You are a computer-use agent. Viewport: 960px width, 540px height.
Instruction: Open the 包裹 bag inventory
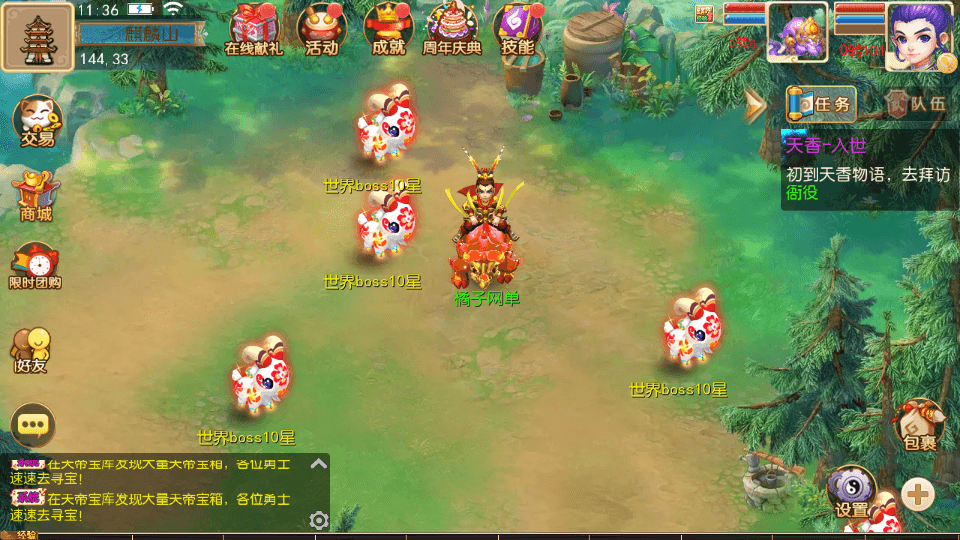point(918,425)
